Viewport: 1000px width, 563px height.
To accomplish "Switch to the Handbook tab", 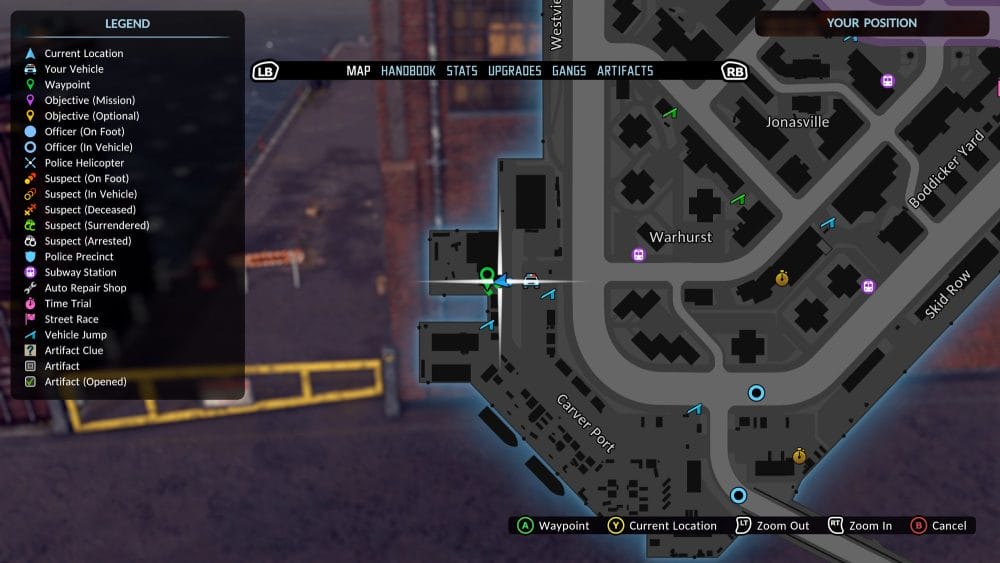I will [x=408, y=71].
